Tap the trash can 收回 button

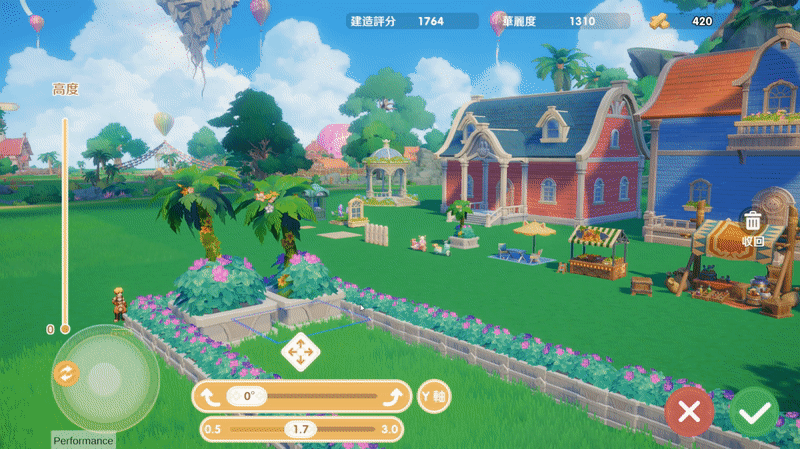coord(754,227)
